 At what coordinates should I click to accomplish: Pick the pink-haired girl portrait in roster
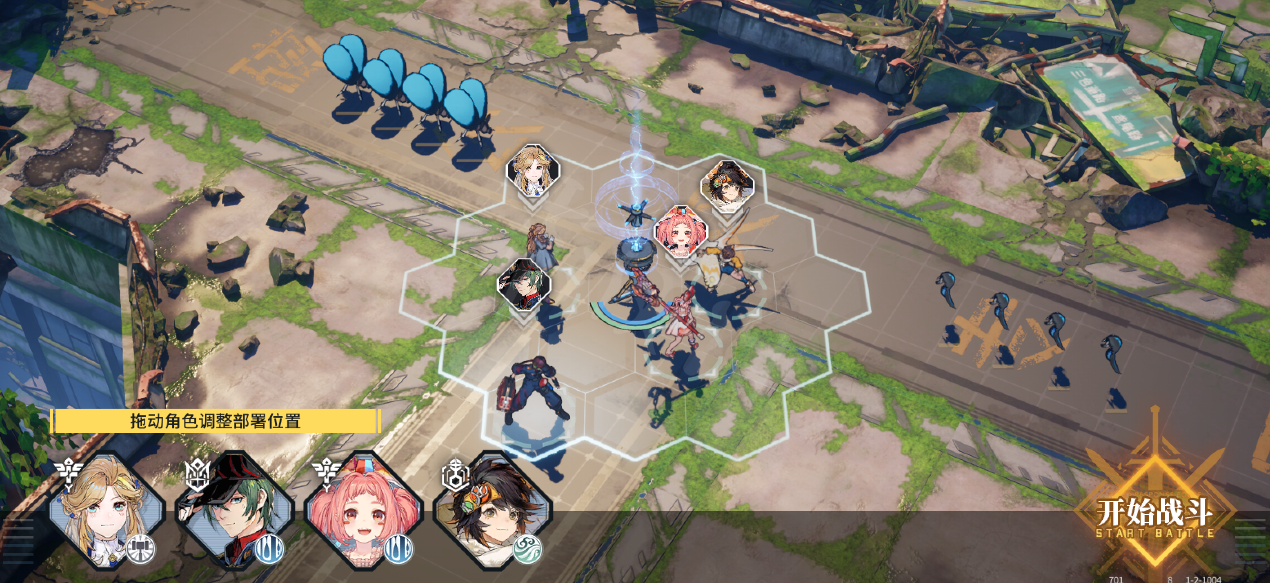click(x=363, y=511)
